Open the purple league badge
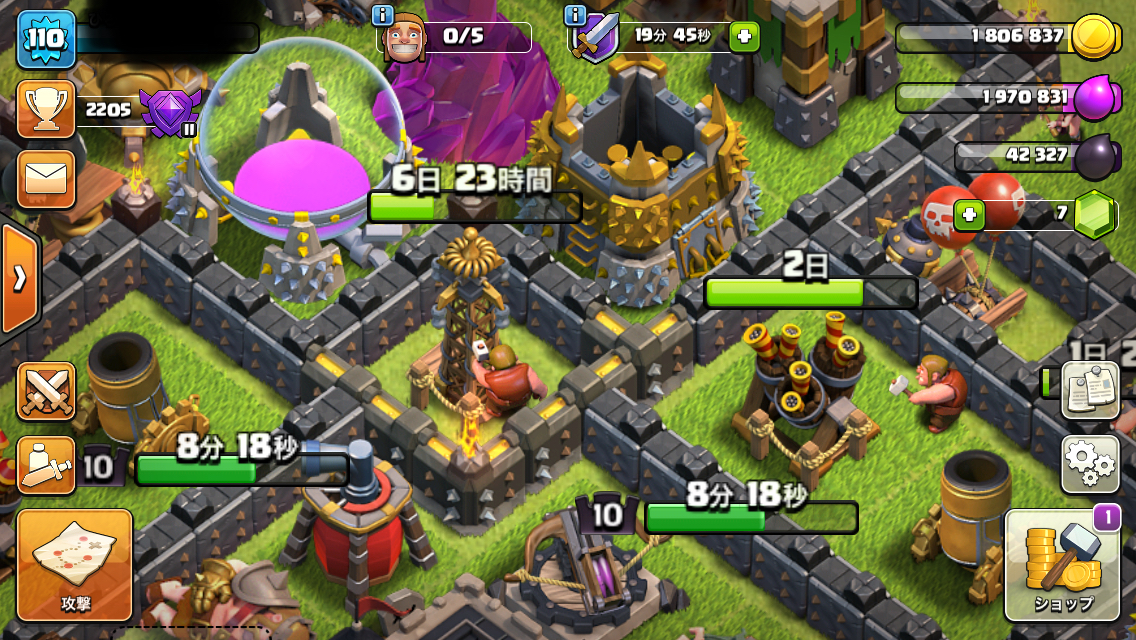This screenshot has height=640, width=1136. tap(166, 111)
